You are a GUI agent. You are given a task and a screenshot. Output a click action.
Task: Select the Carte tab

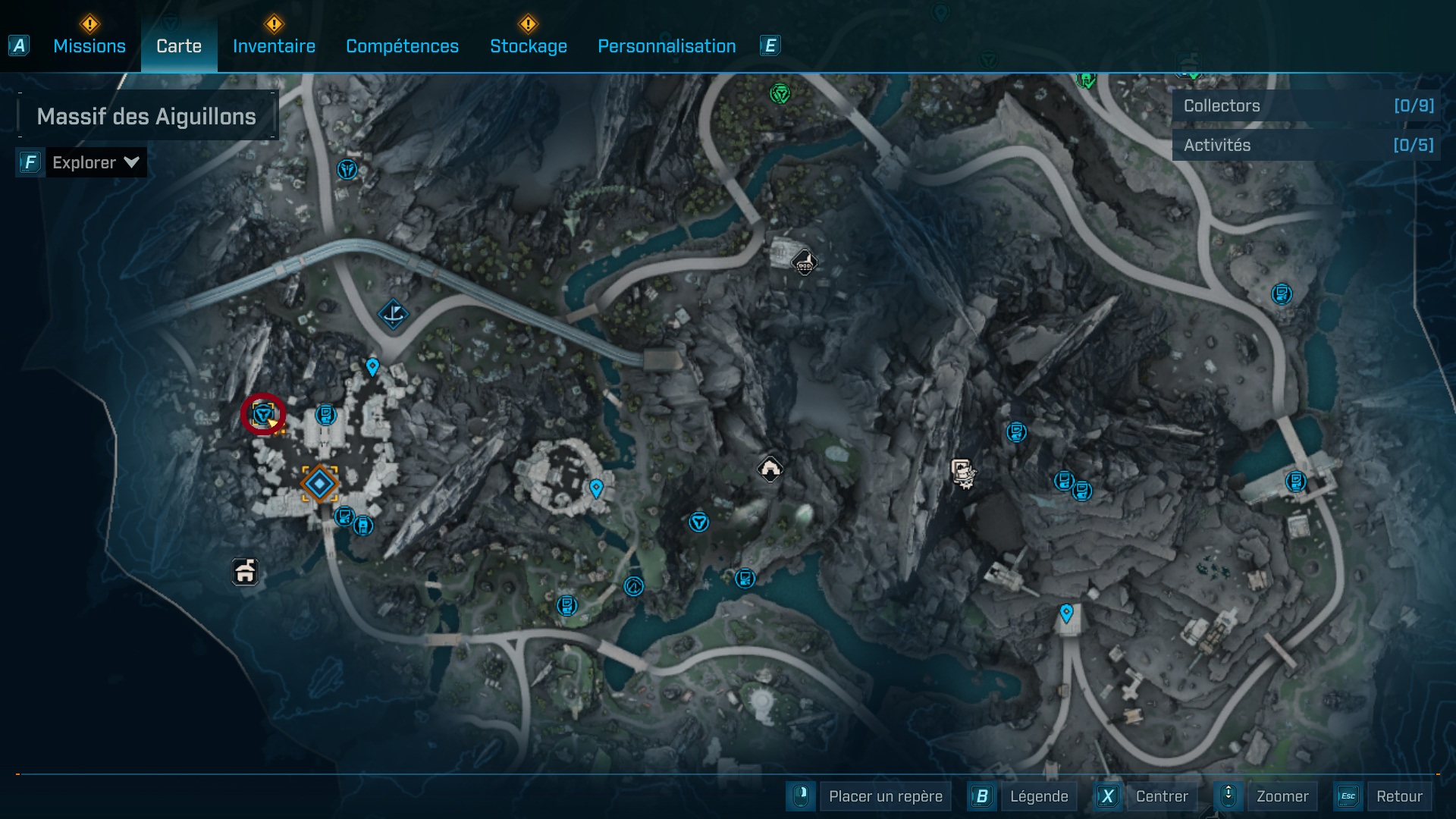(179, 46)
